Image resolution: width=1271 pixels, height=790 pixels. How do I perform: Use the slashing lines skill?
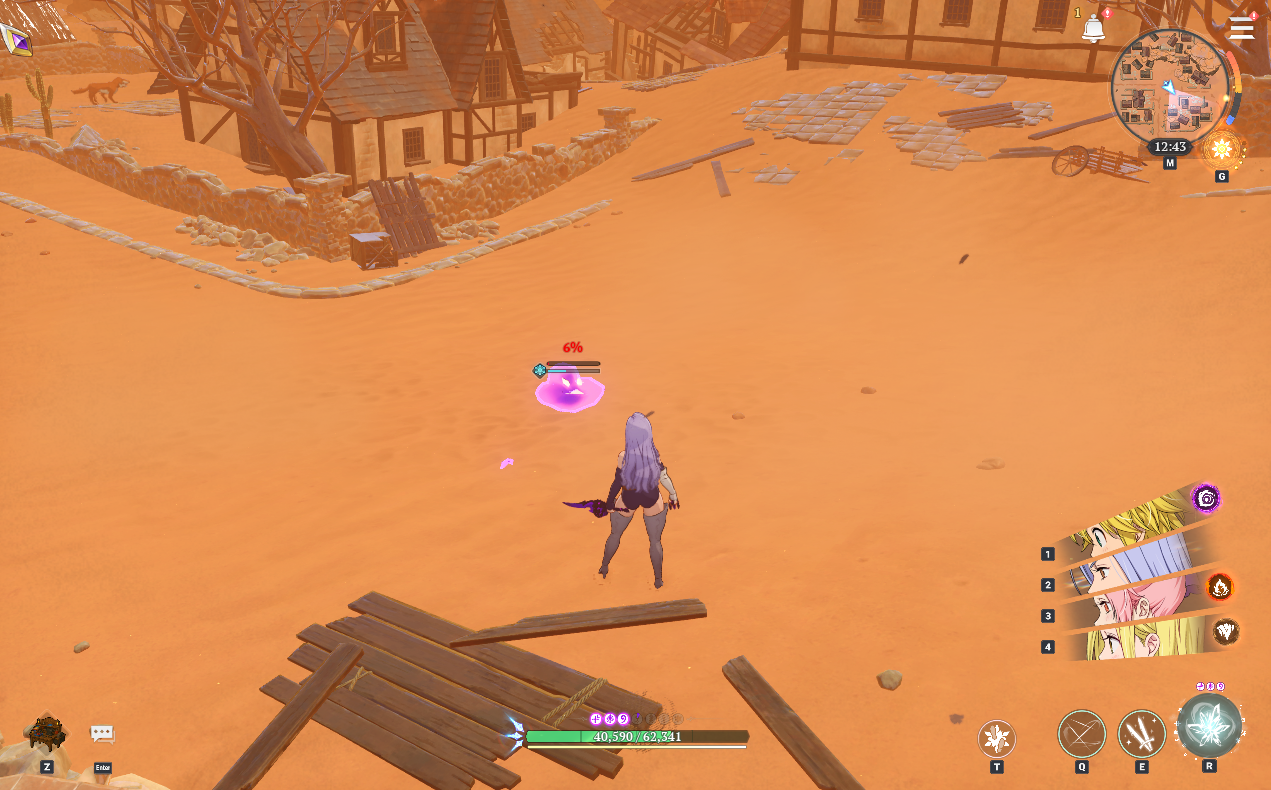(x=1082, y=734)
